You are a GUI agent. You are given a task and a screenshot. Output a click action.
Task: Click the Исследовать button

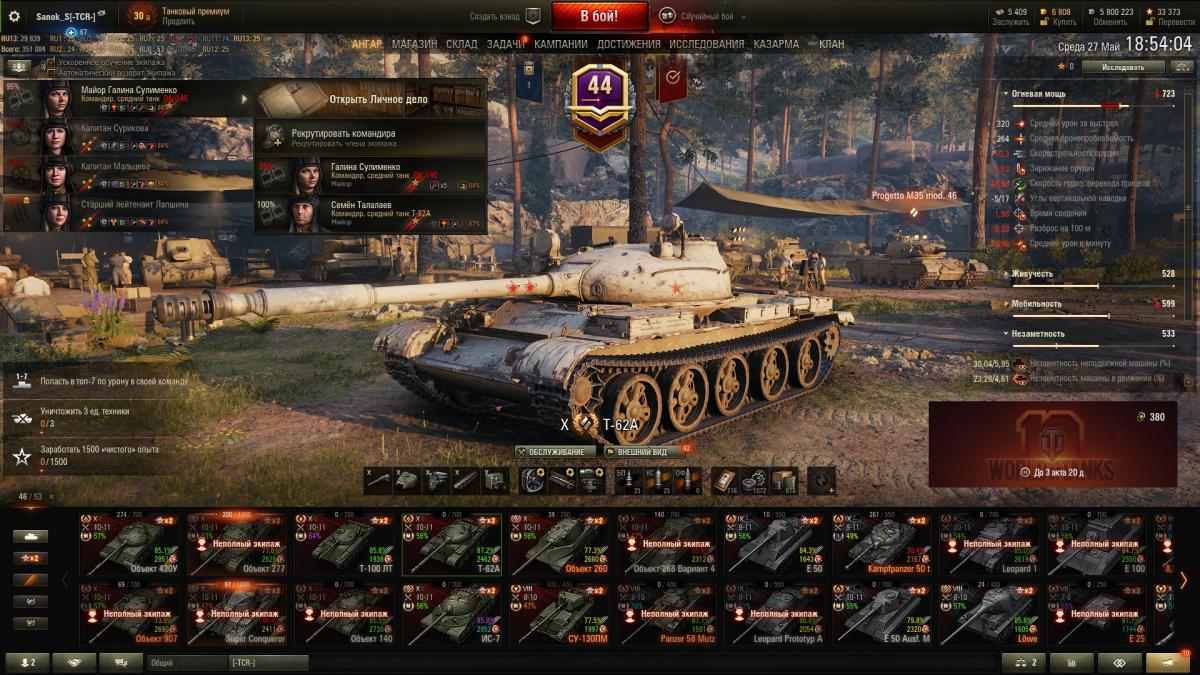click(x=1123, y=67)
